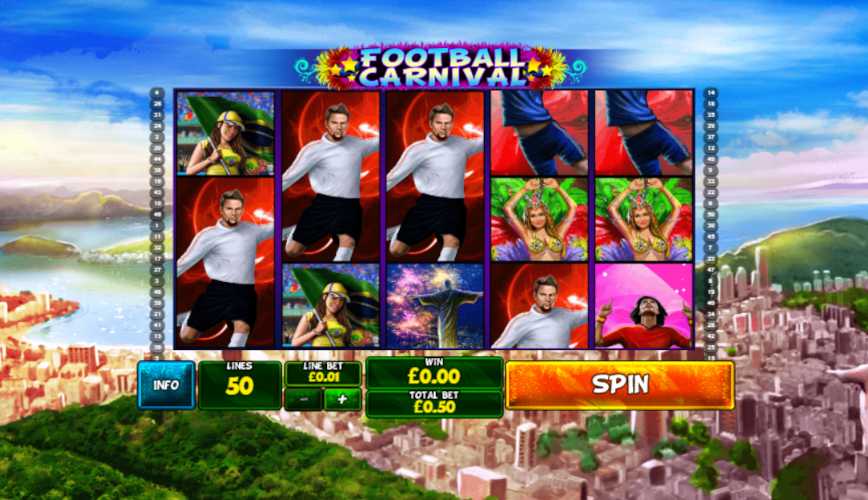Viewport: 868px width, 500px height.
Task: Increase line bet with the plus button
Action: (x=342, y=399)
